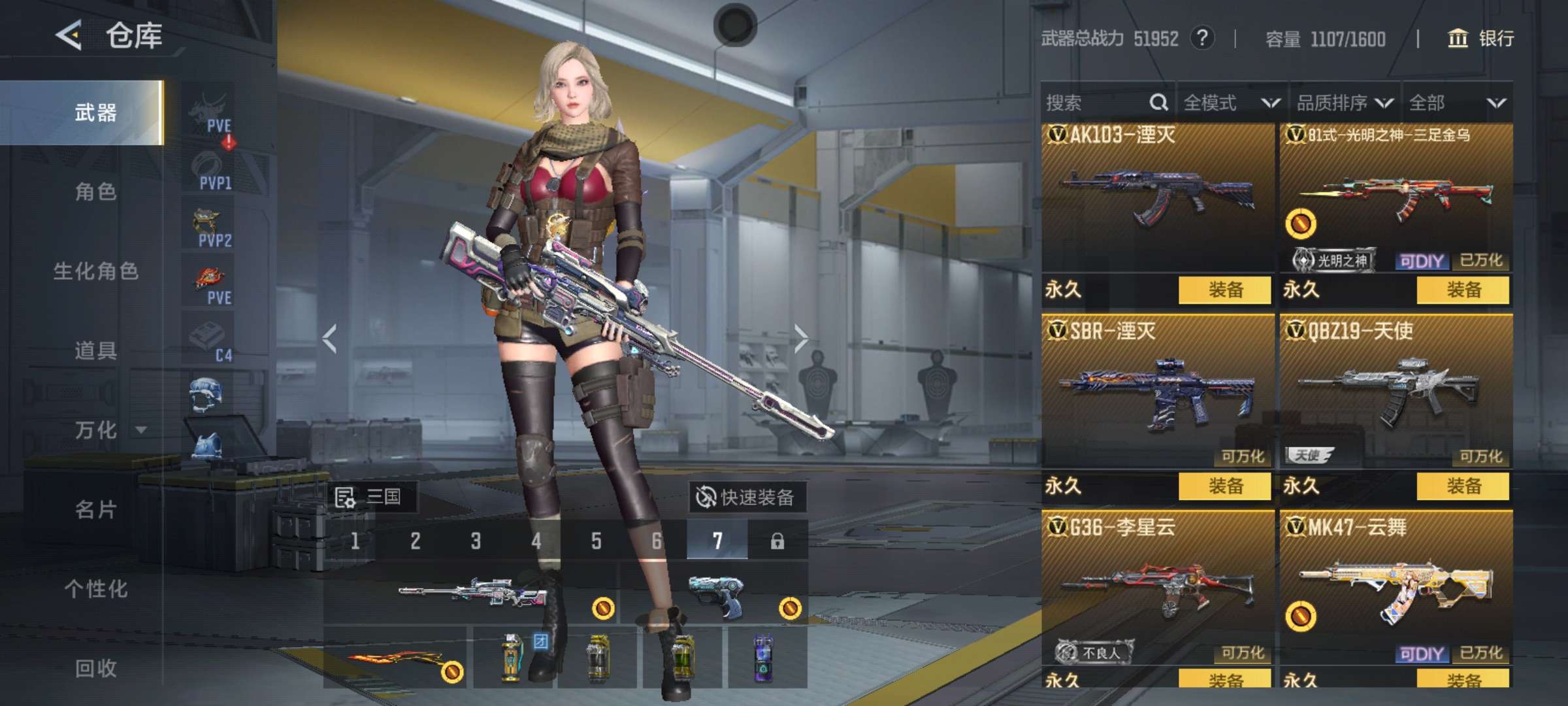Open the 回收 recycle tab
Viewport: 1568px width, 706px height.
(x=95, y=668)
